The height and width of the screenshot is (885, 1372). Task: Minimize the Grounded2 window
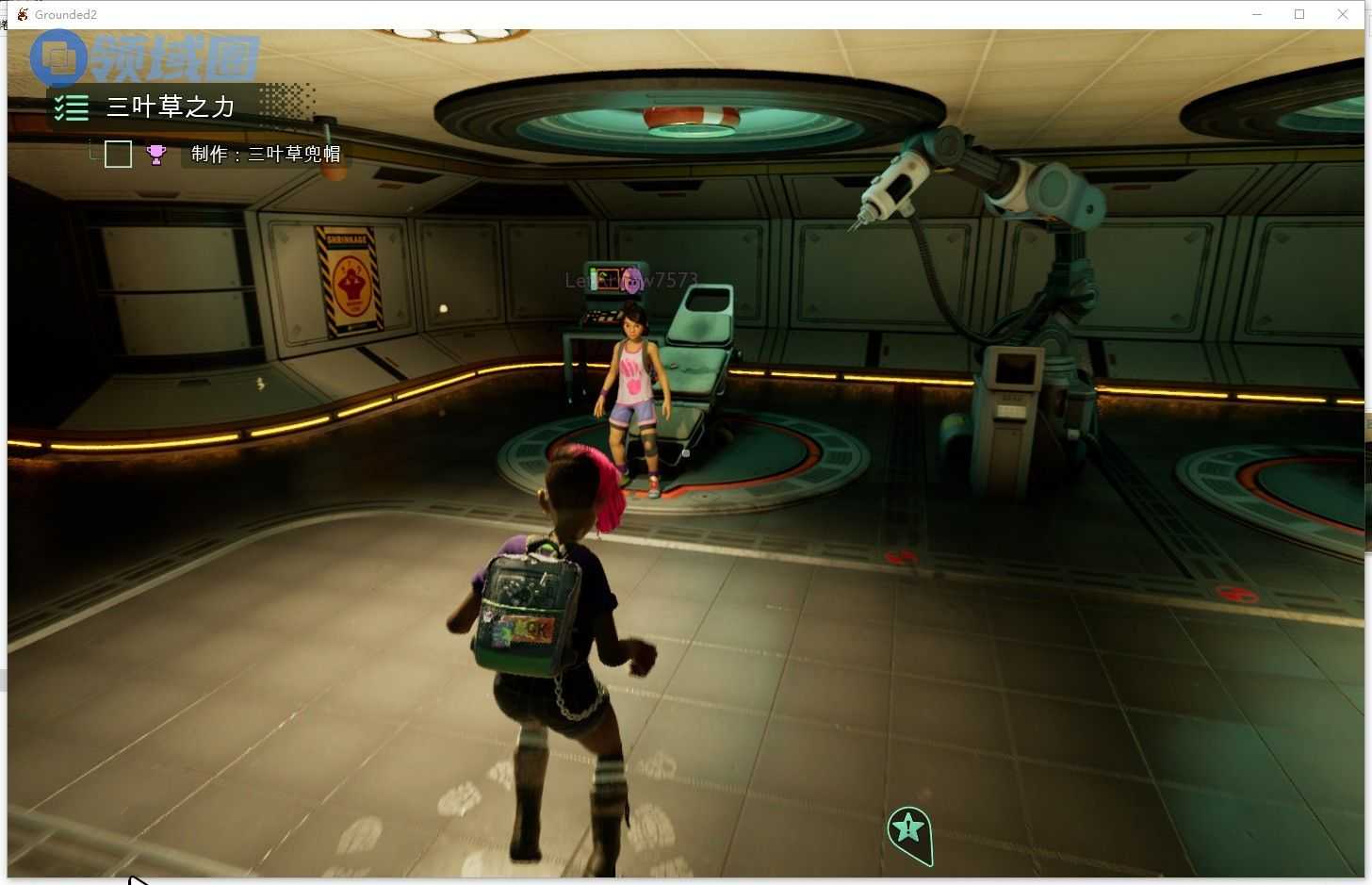click(x=1257, y=14)
